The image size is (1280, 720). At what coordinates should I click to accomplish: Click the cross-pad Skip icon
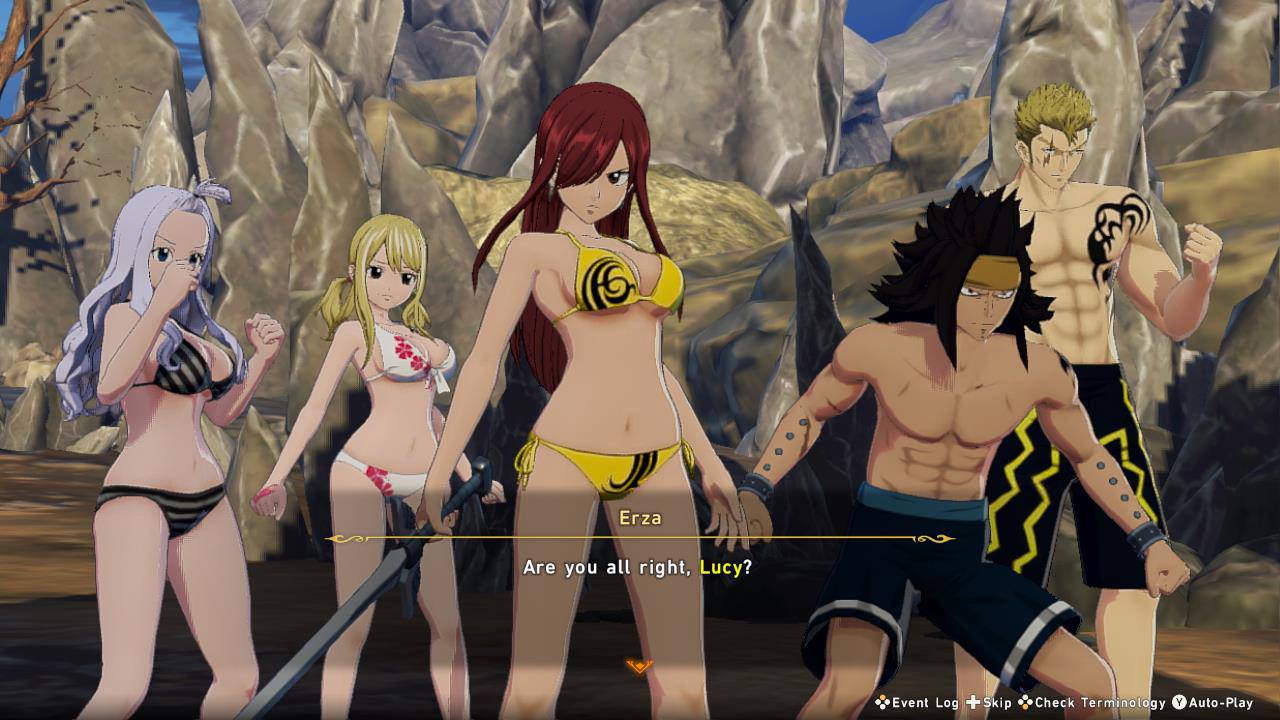(x=972, y=703)
